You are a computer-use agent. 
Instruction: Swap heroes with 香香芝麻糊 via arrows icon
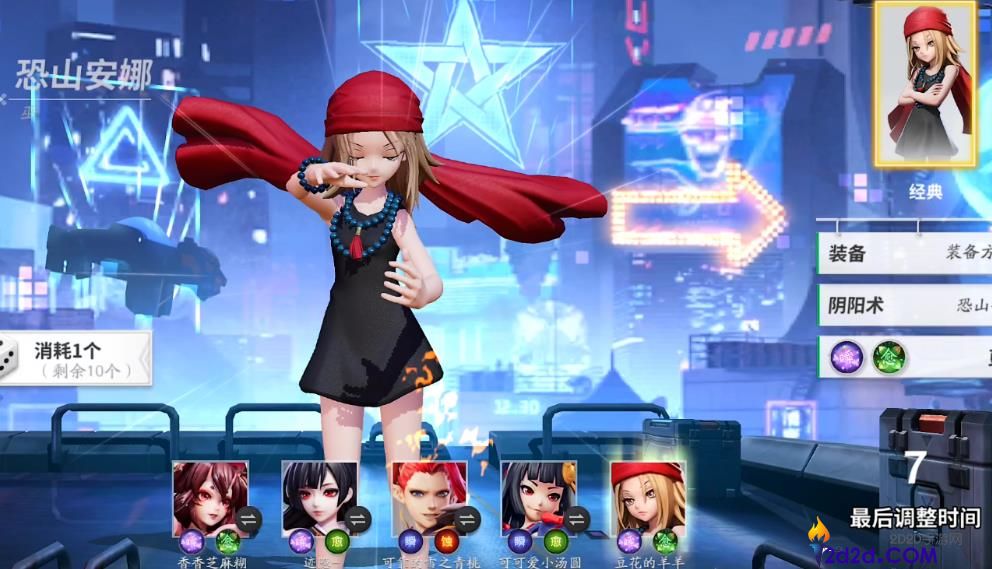point(248,518)
